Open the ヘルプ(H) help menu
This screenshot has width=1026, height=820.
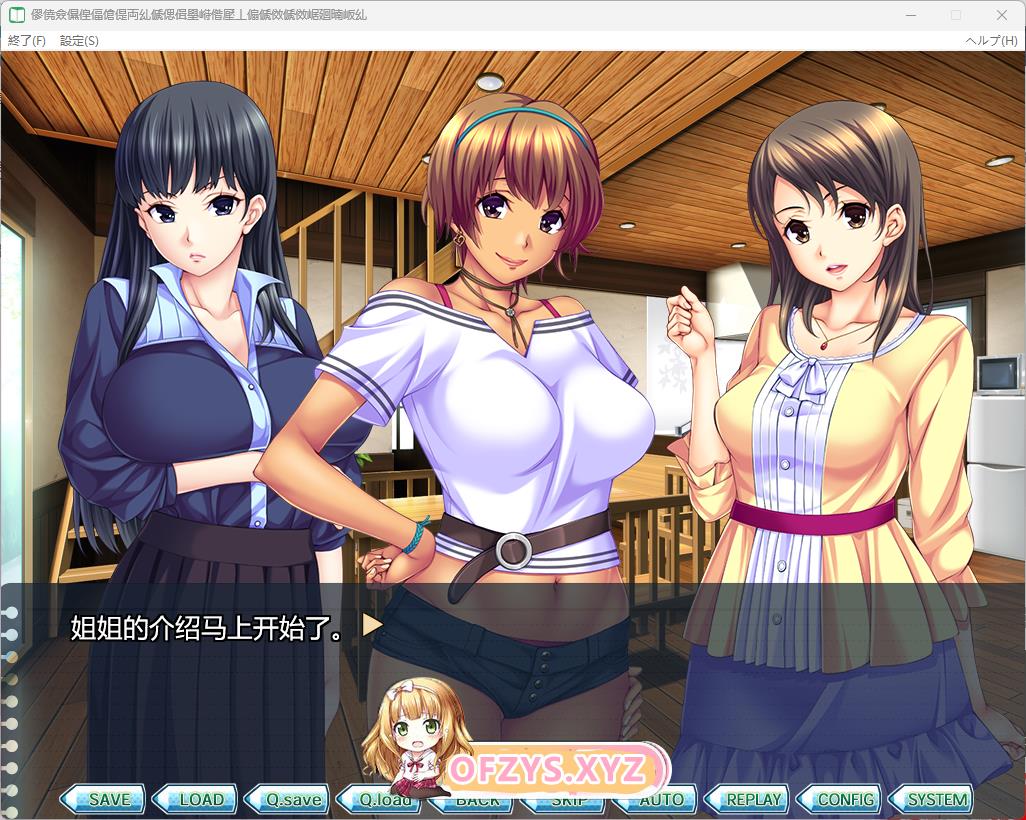click(991, 41)
